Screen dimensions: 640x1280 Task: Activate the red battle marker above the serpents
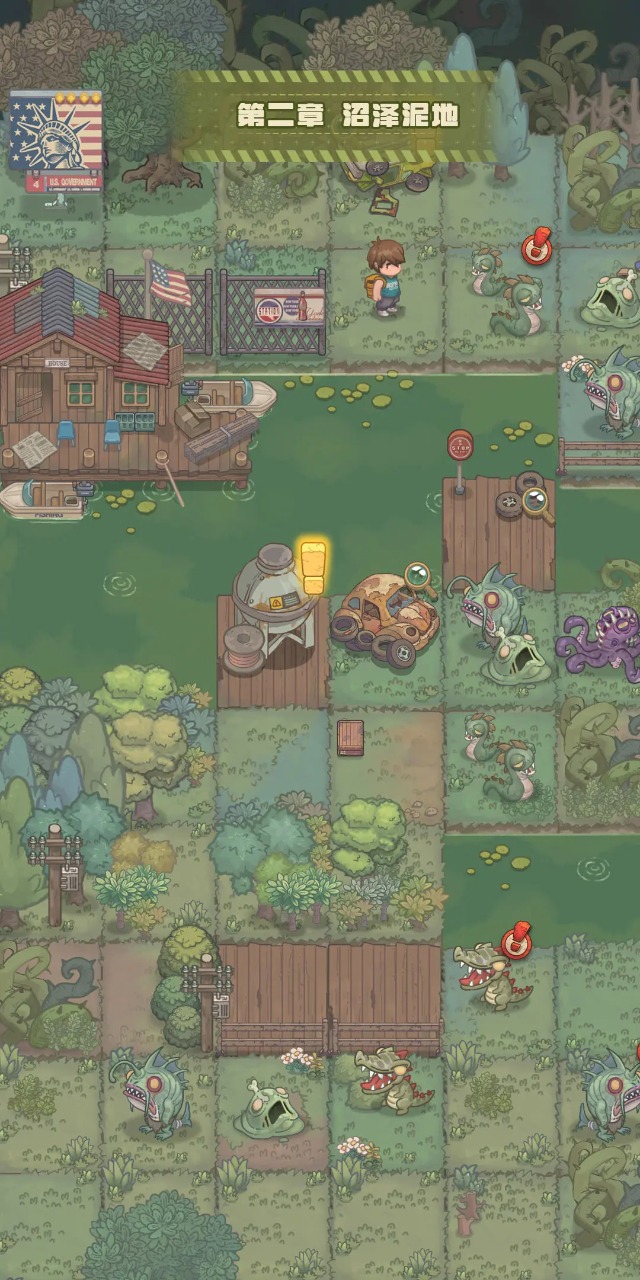click(537, 244)
